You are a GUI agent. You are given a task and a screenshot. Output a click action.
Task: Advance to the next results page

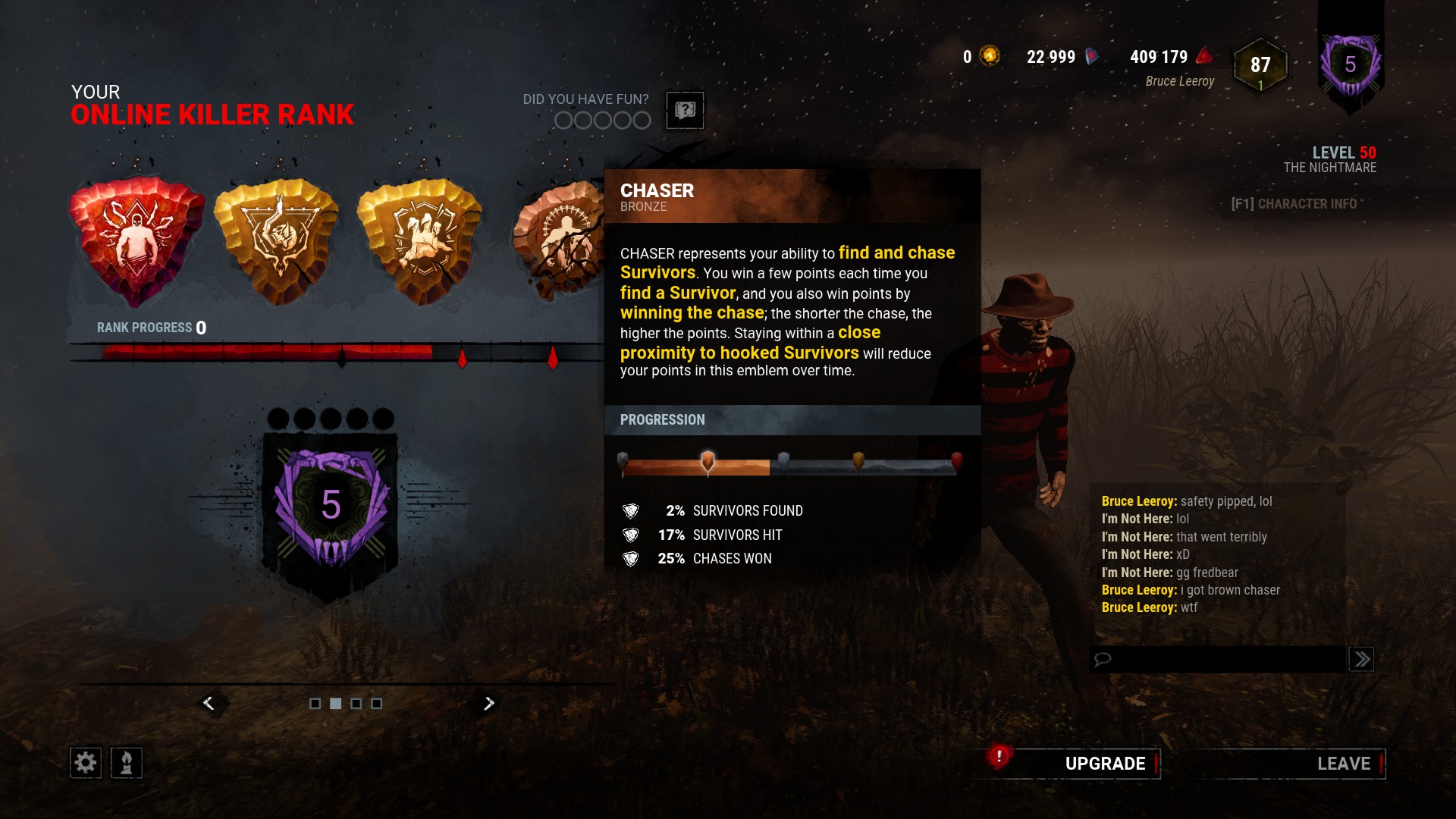click(489, 704)
